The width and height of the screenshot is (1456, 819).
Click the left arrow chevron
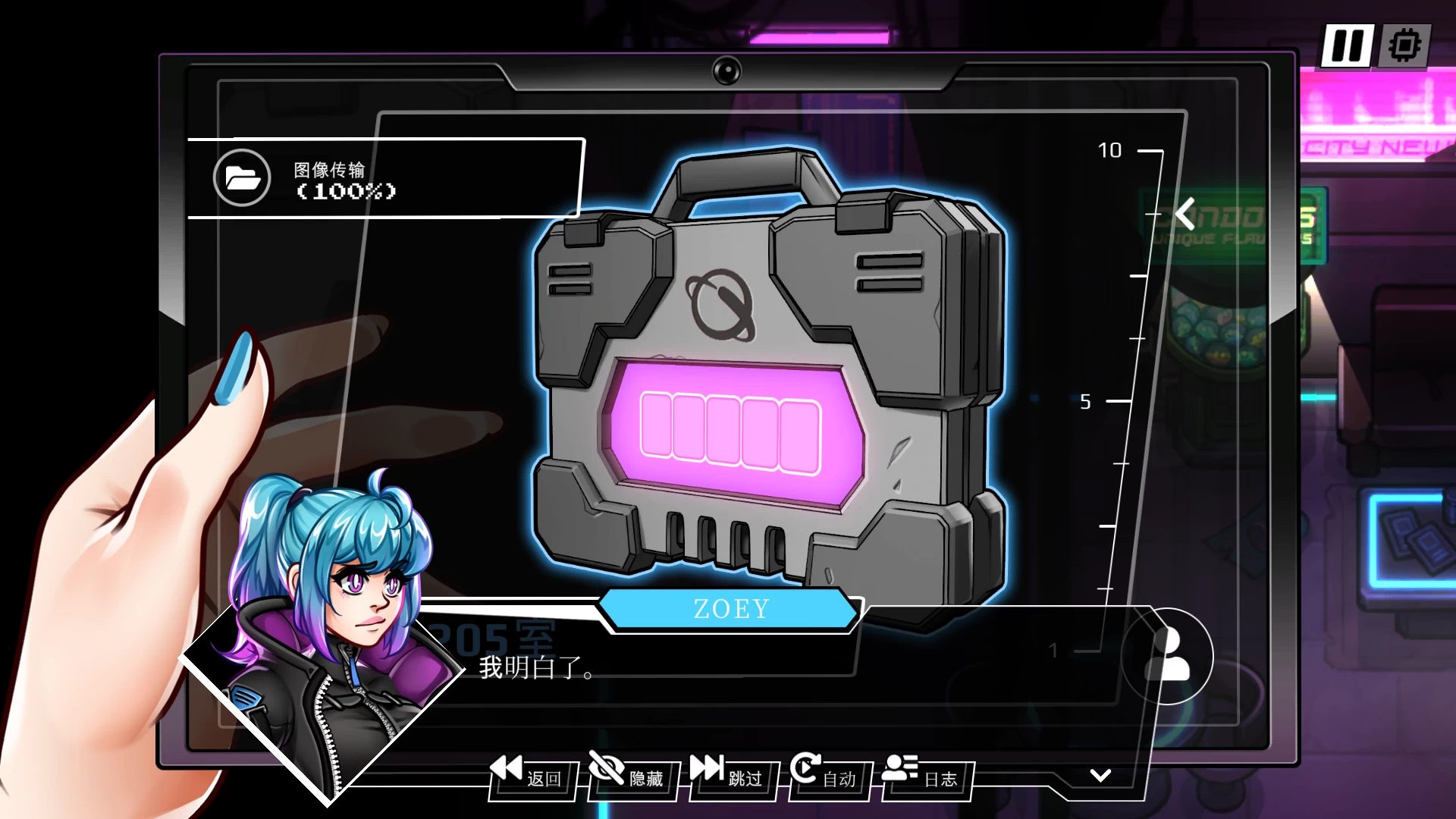tap(1185, 214)
